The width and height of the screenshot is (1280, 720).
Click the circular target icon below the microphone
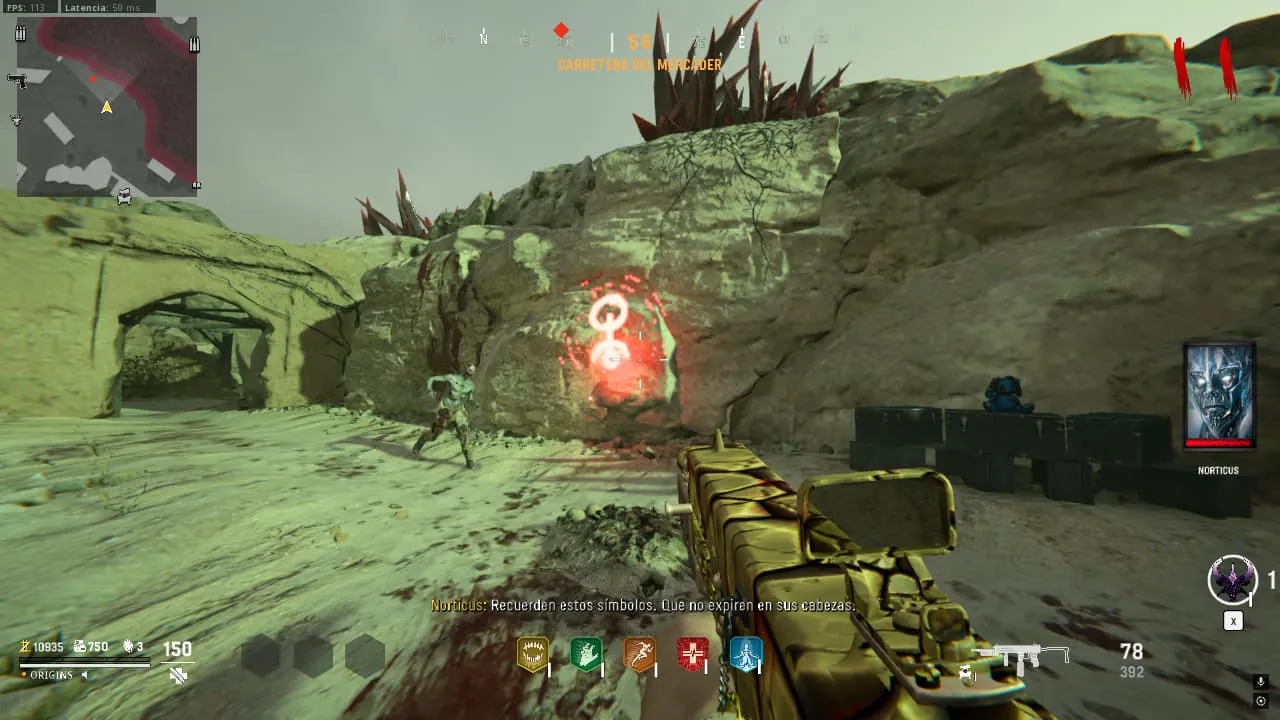(x=1261, y=701)
